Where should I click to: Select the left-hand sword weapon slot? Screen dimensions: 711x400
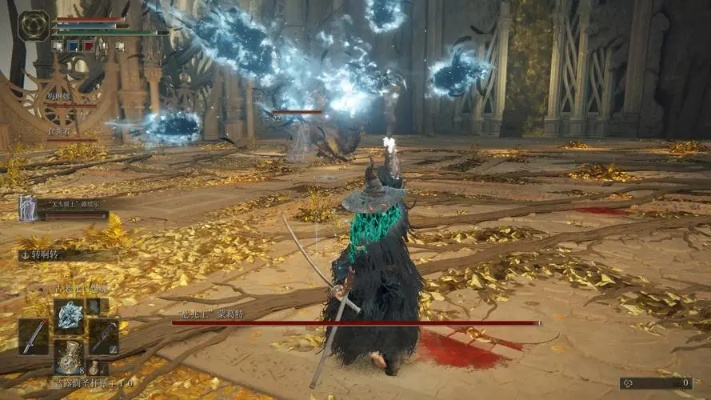pos(33,335)
